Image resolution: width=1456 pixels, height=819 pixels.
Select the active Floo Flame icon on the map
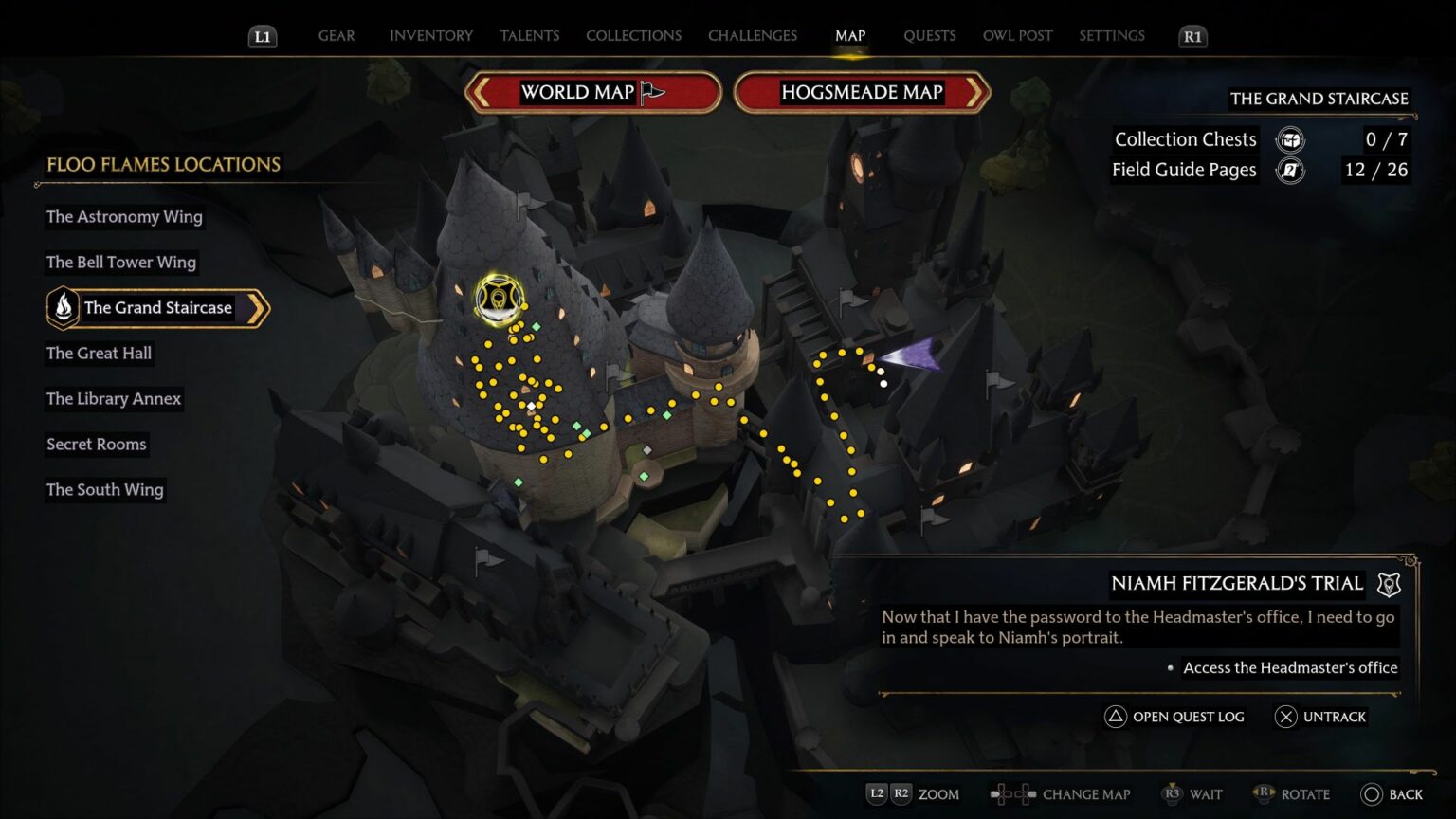[496, 299]
